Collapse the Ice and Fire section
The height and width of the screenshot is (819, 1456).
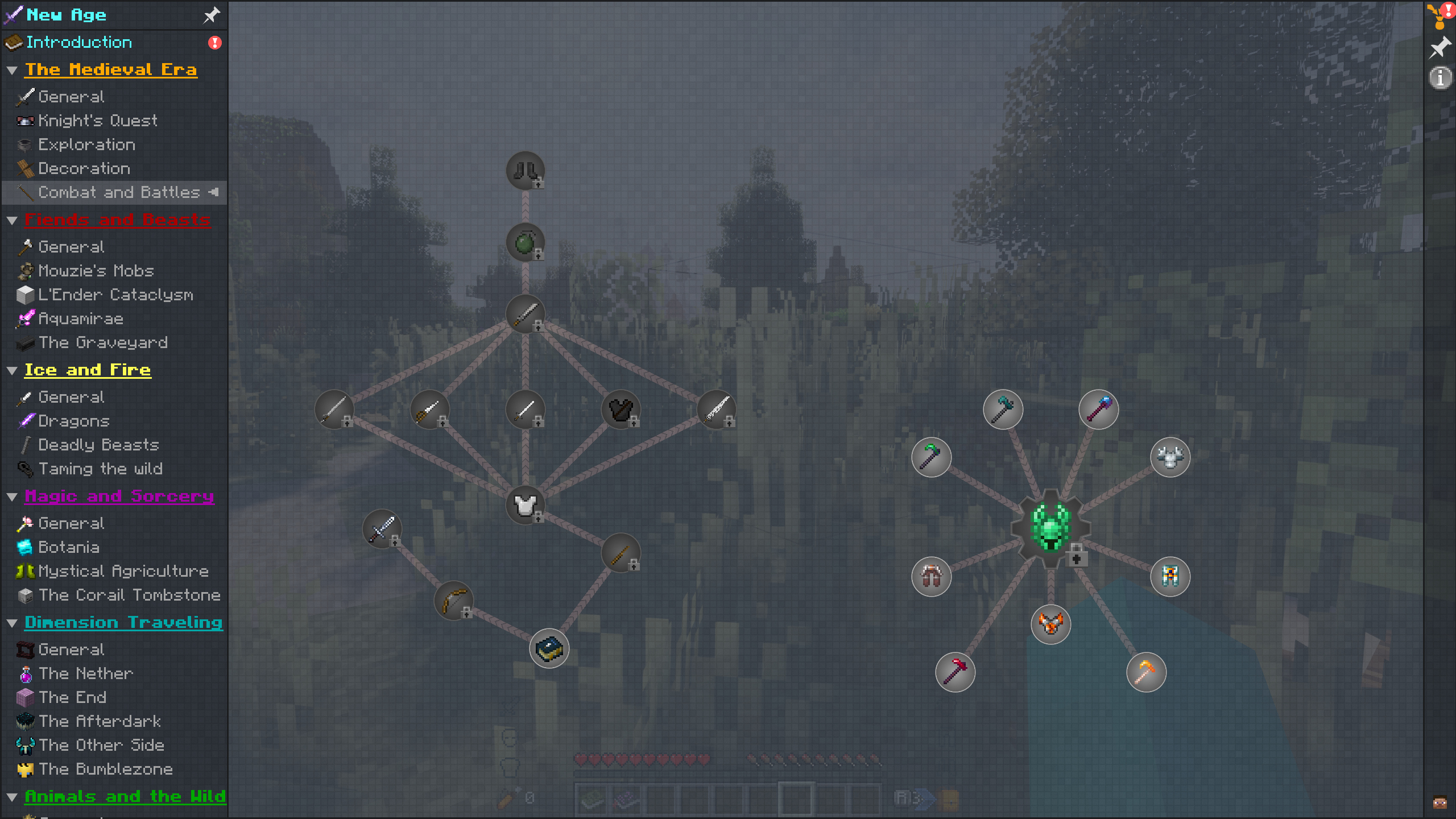[12, 370]
